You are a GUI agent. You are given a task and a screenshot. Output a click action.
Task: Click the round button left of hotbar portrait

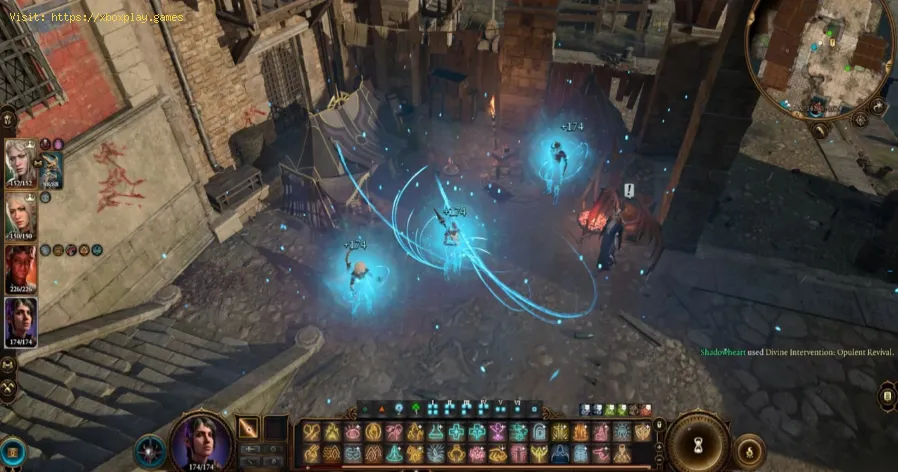150,451
